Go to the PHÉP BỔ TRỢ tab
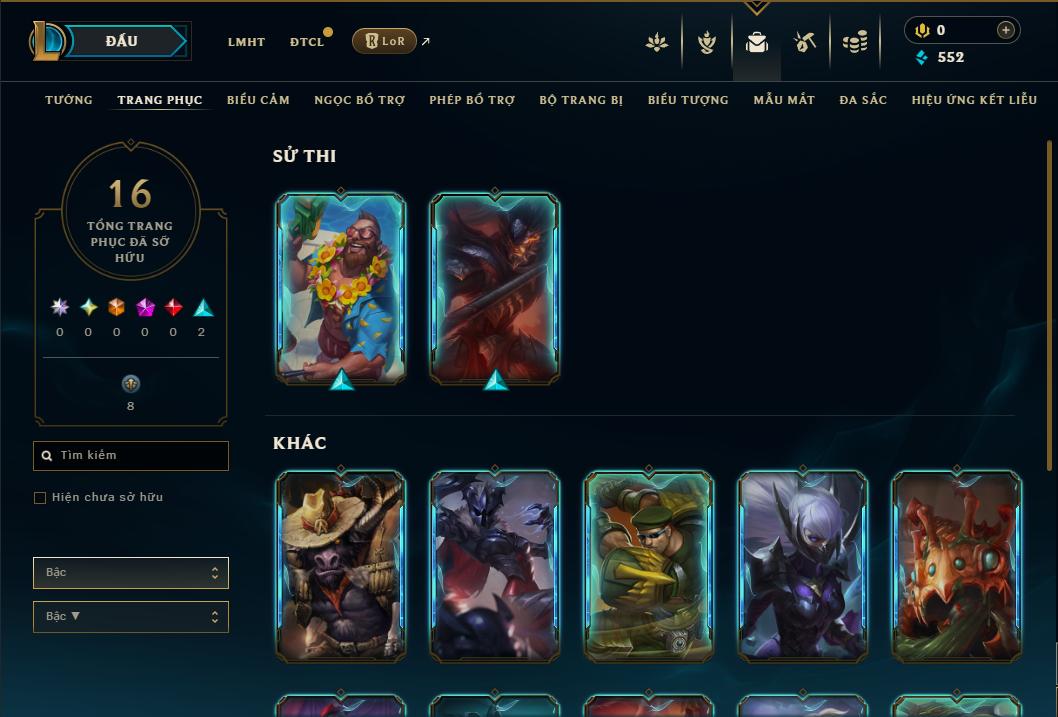The image size is (1058, 717). tap(472, 100)
